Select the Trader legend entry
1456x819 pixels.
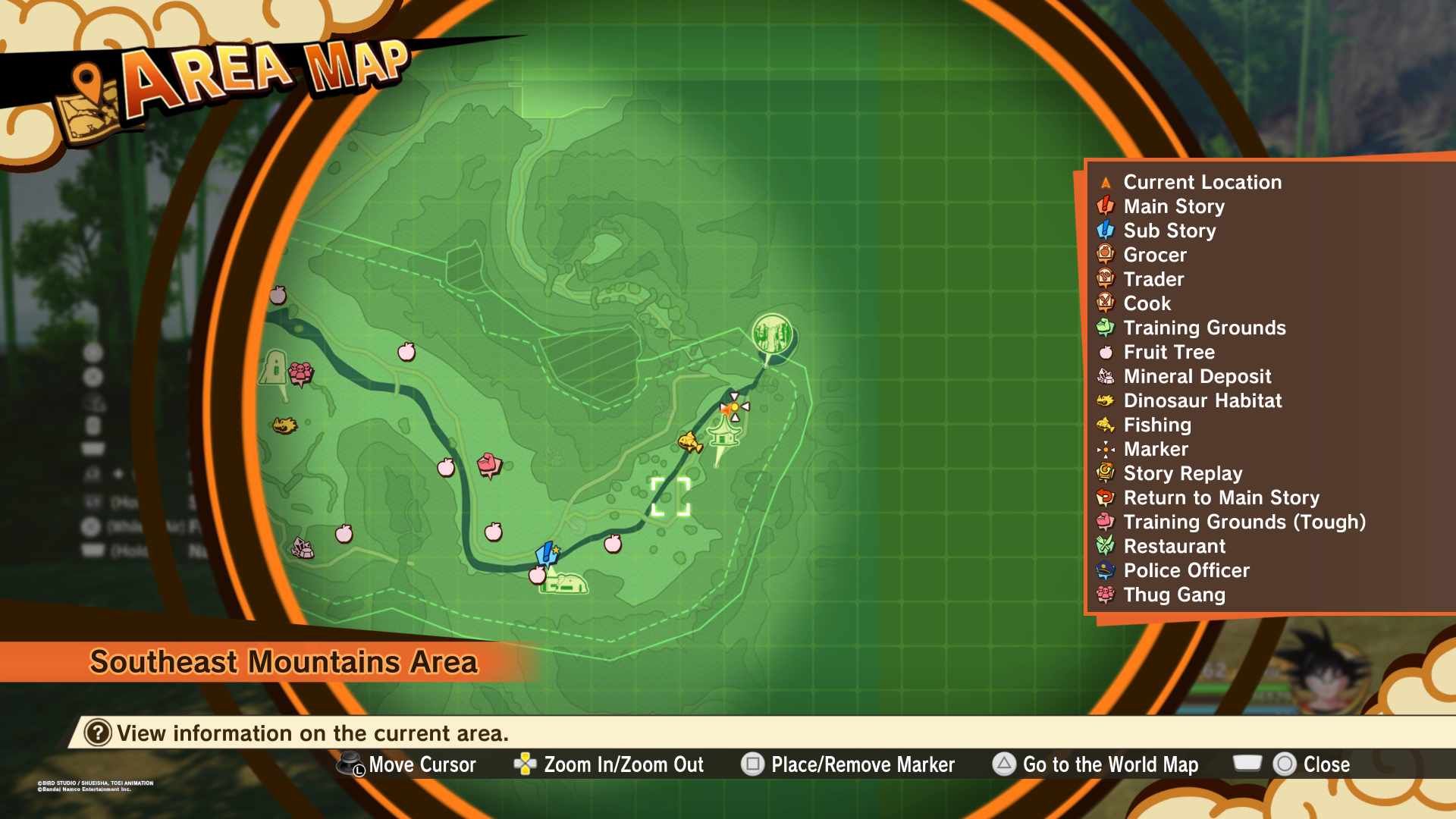(x=1153, y=279)
